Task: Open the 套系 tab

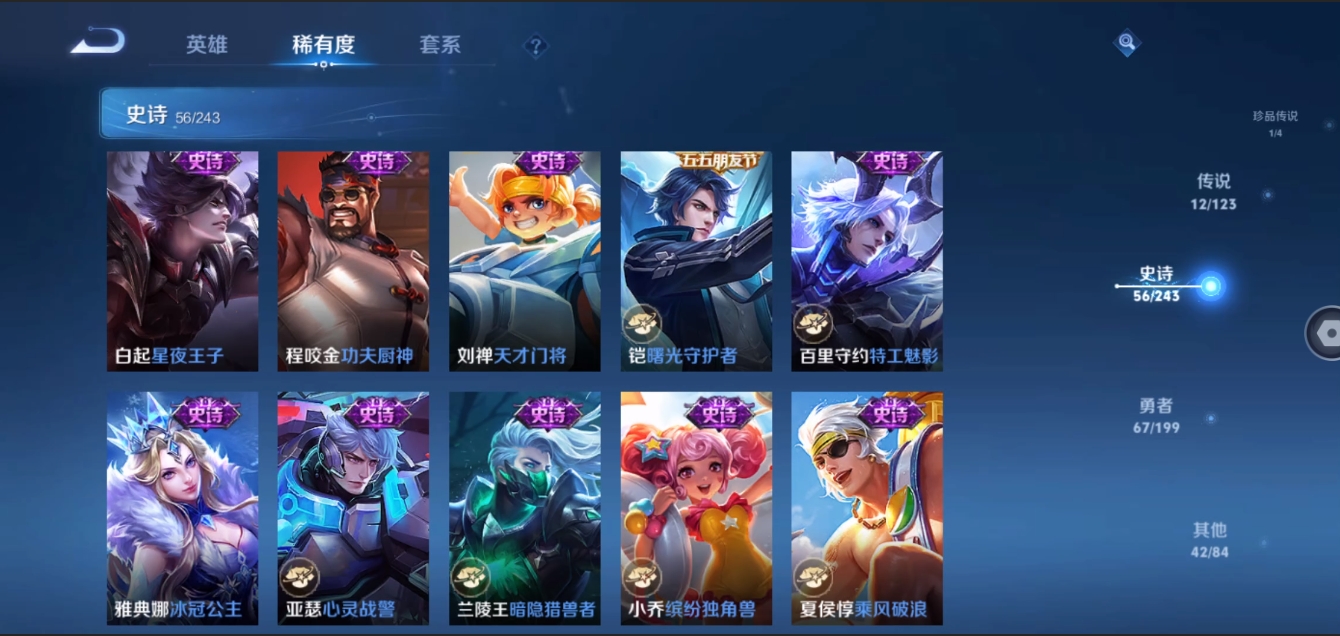Action: click(x=440, y=45)
